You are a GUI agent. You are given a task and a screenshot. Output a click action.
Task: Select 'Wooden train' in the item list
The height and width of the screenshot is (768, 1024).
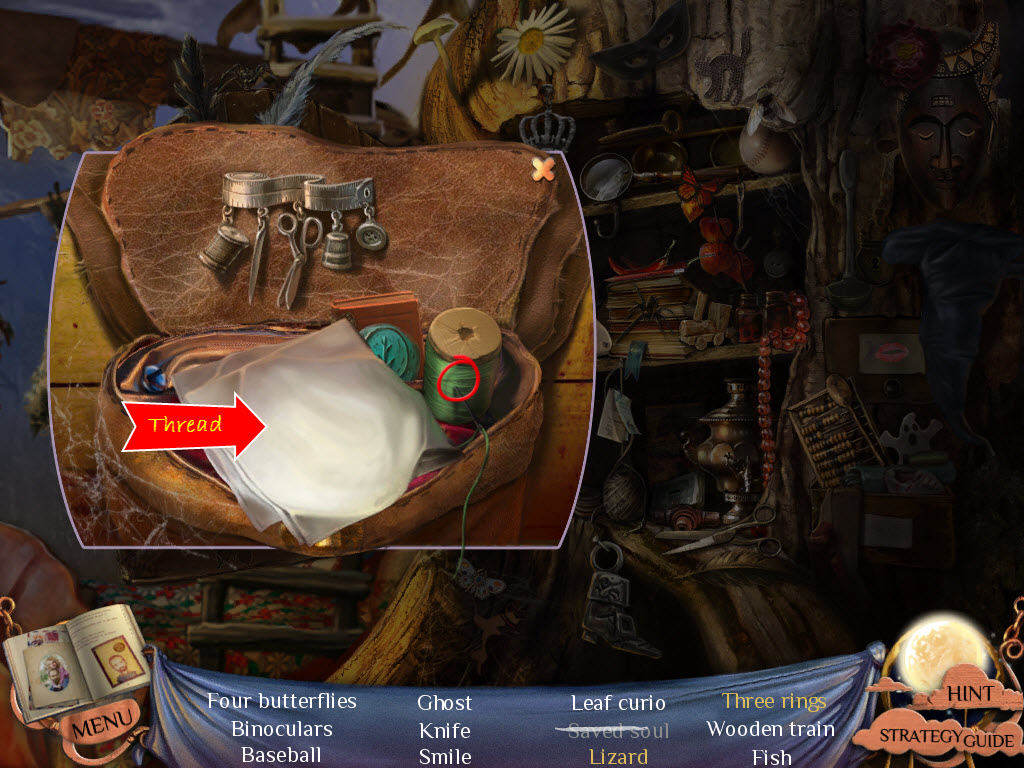click(770, 729)
